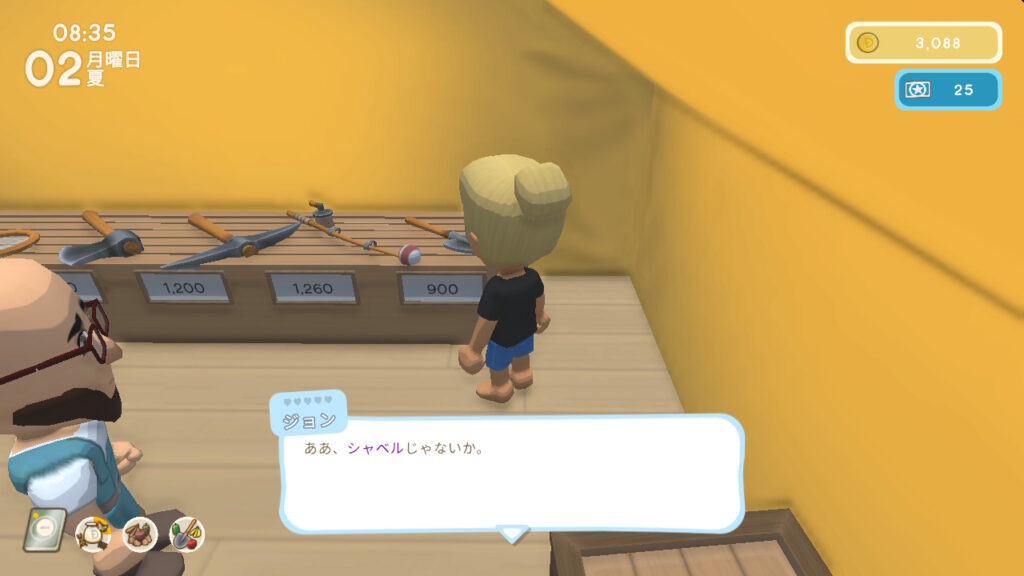The height and width of the screenshot is (576, 1024).
Task: Open the vegetable pile quest icon
Action: [140, 534]
